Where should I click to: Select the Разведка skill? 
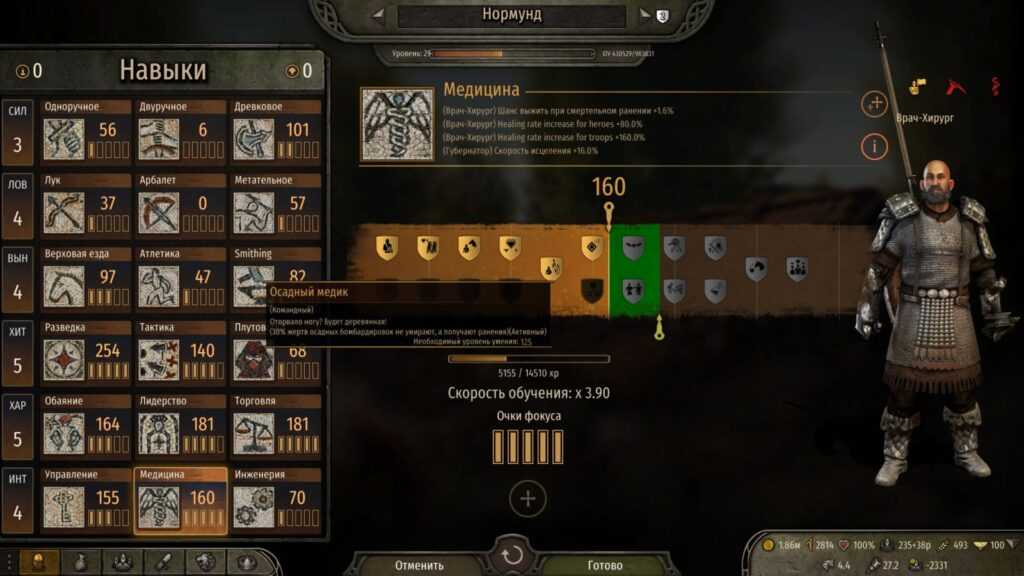[86, 351]
